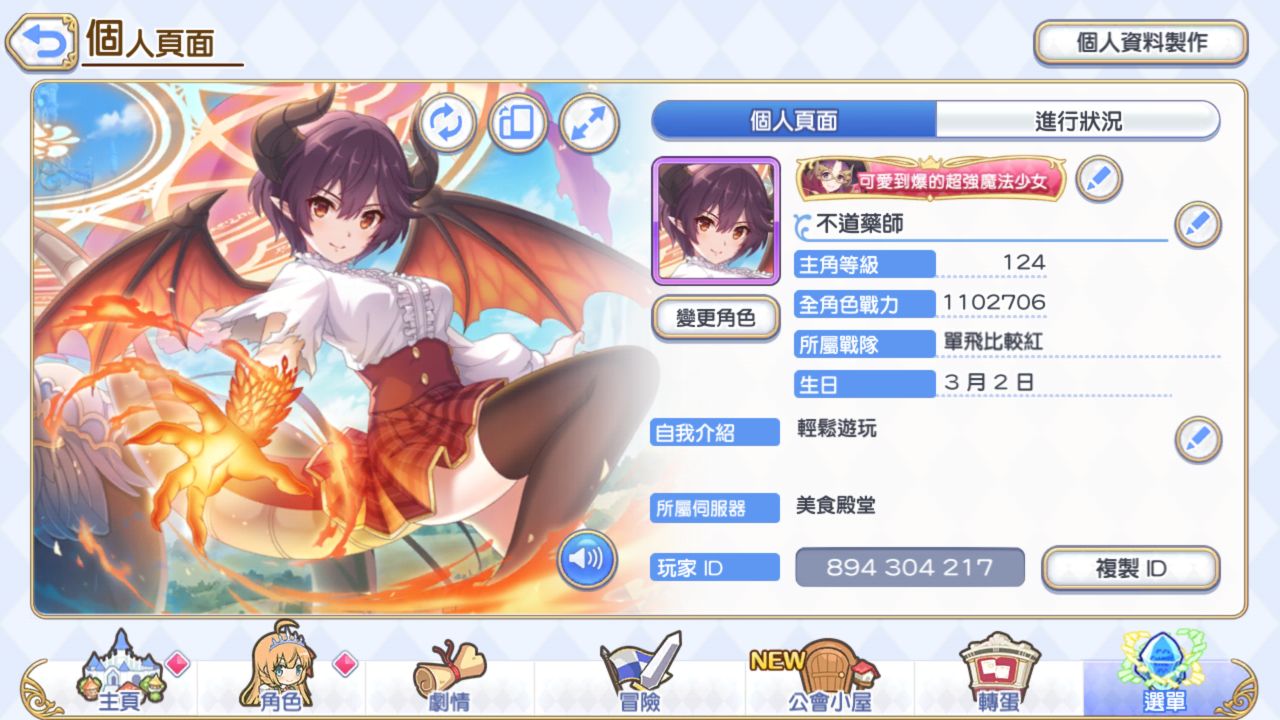Viewport: 1280px width, 720px height.
Task: Copy player ID with 複製 ID button
Action: 1131,568
